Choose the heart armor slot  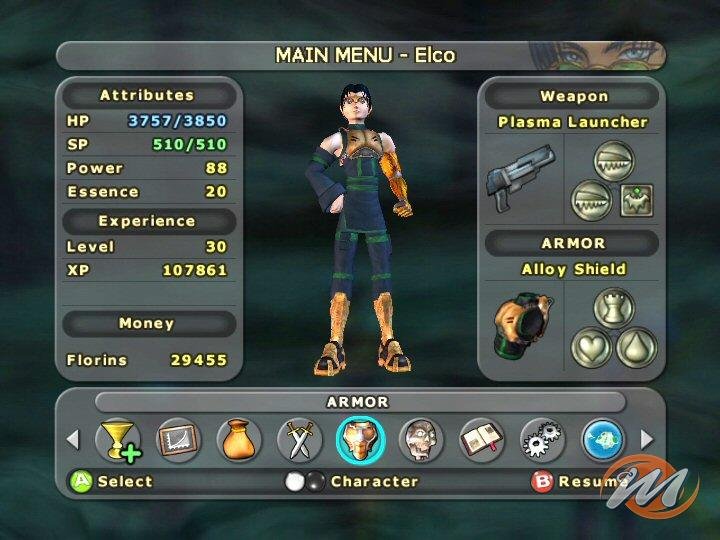point(591,348)
